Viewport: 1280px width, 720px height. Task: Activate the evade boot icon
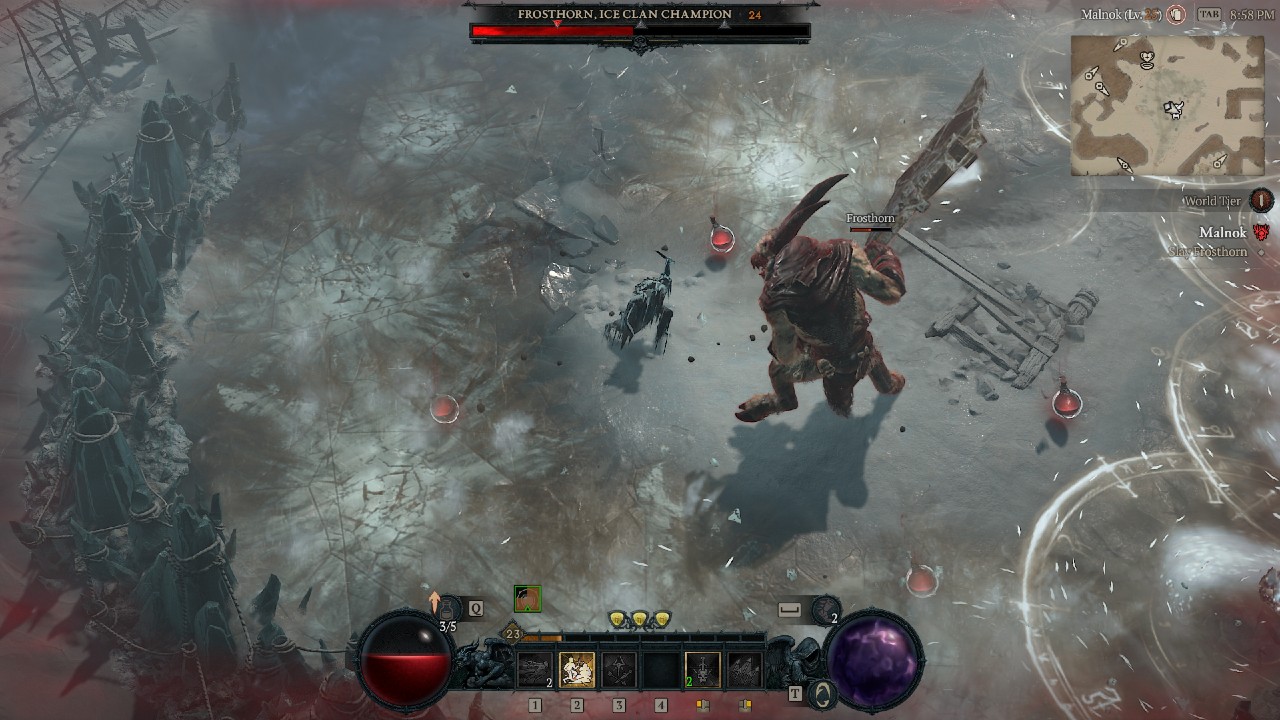coord(825,608)
